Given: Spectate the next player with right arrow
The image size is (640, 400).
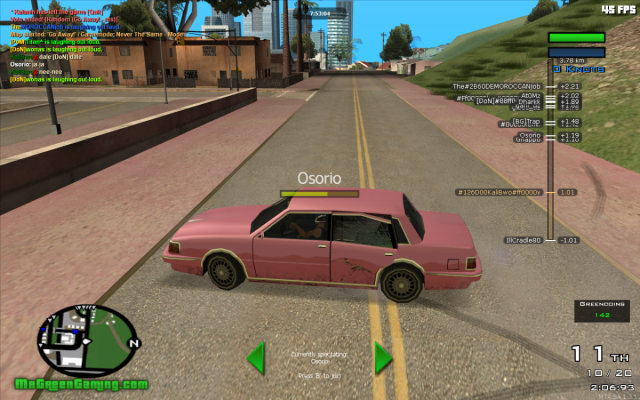Looking at the screenshot, I should coord(382,357).
